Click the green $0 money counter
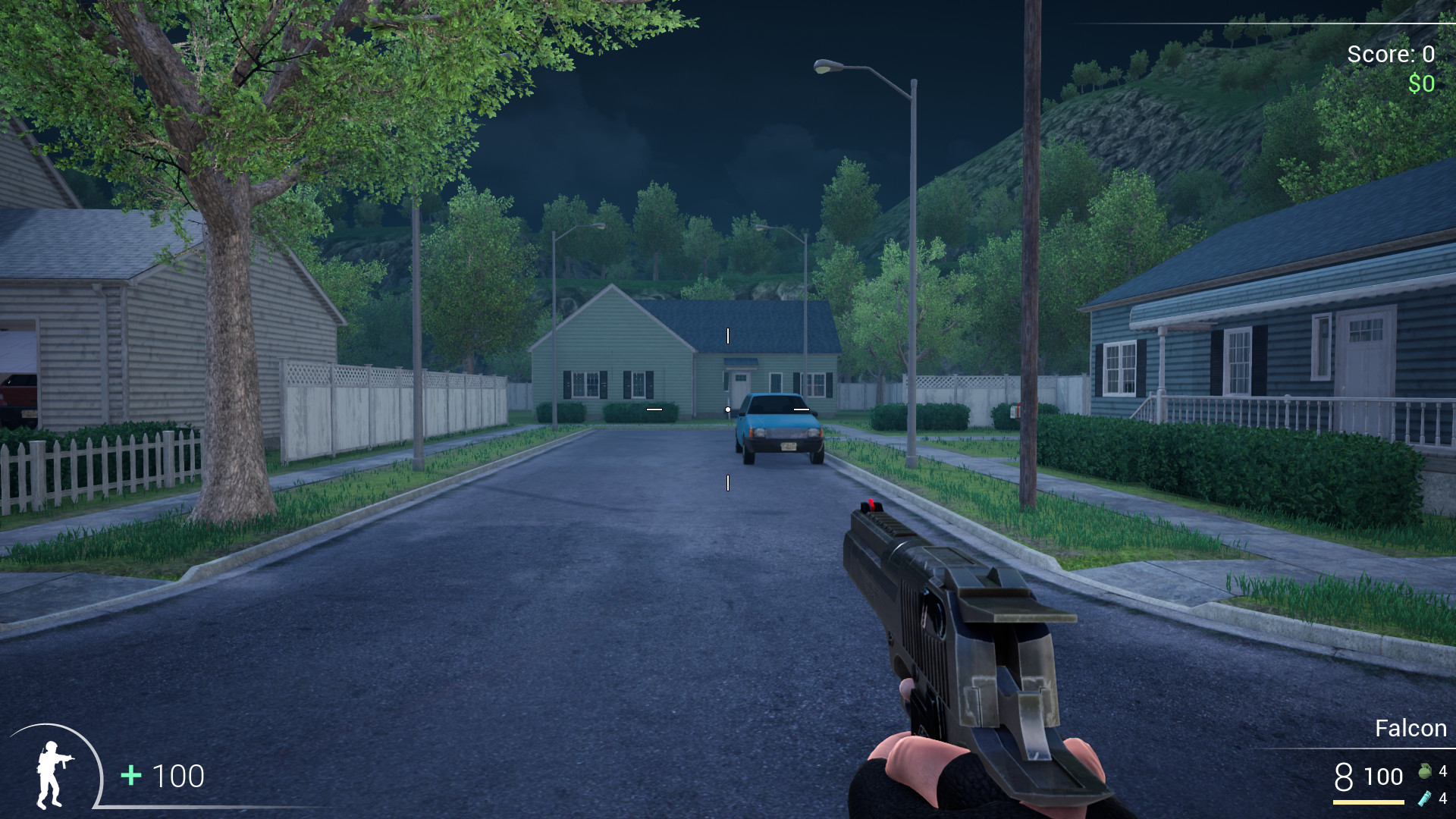1456x819 pixels. pyautogui.click(x=1421, y=83)
